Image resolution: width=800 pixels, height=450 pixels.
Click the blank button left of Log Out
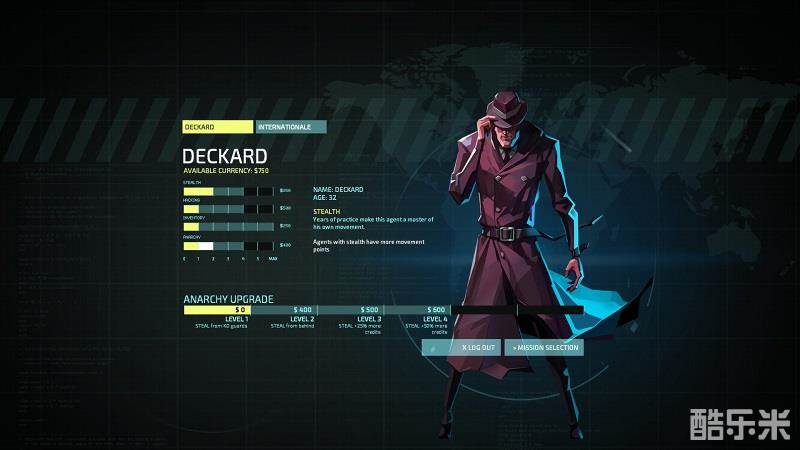pos(433,348)
